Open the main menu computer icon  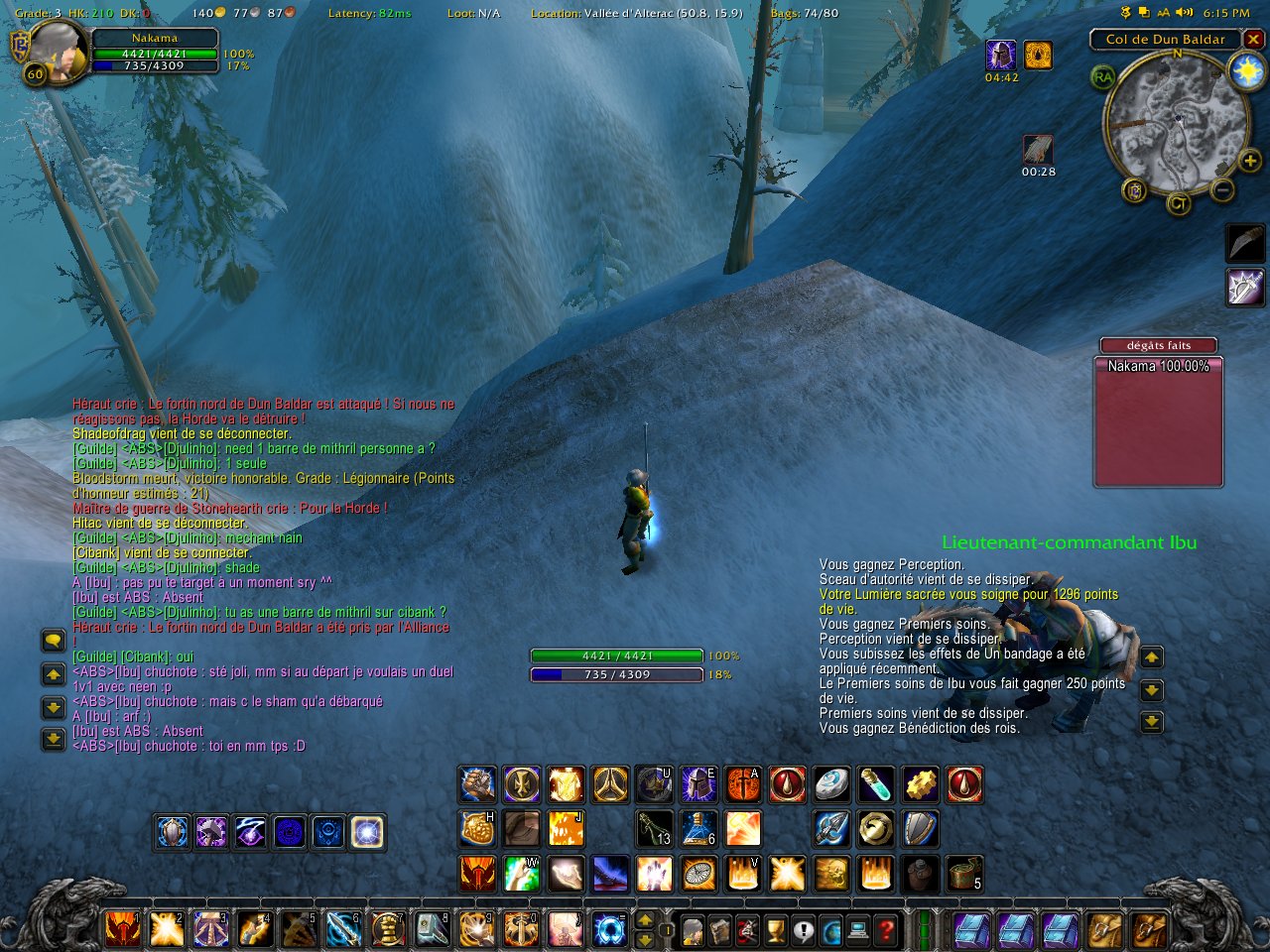point(858,930)
